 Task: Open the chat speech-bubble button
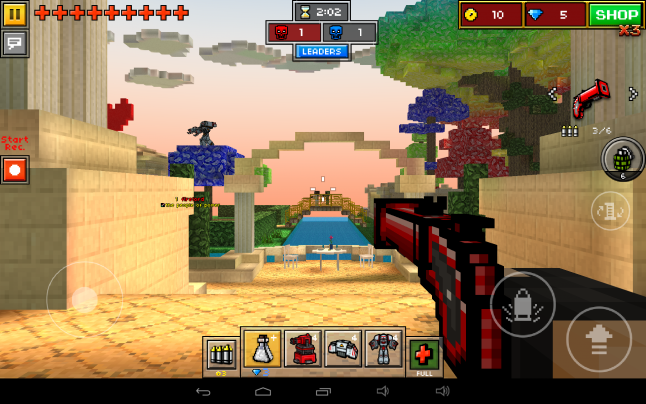(x=15, y=43)
